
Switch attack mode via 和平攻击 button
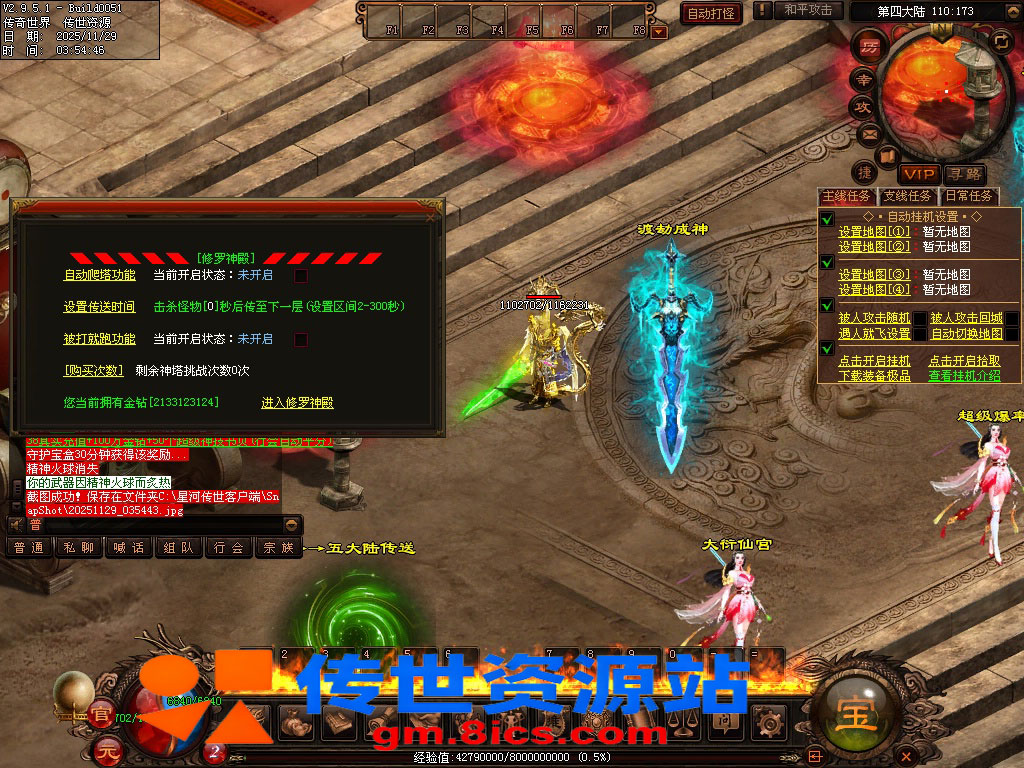coord(808,10)
